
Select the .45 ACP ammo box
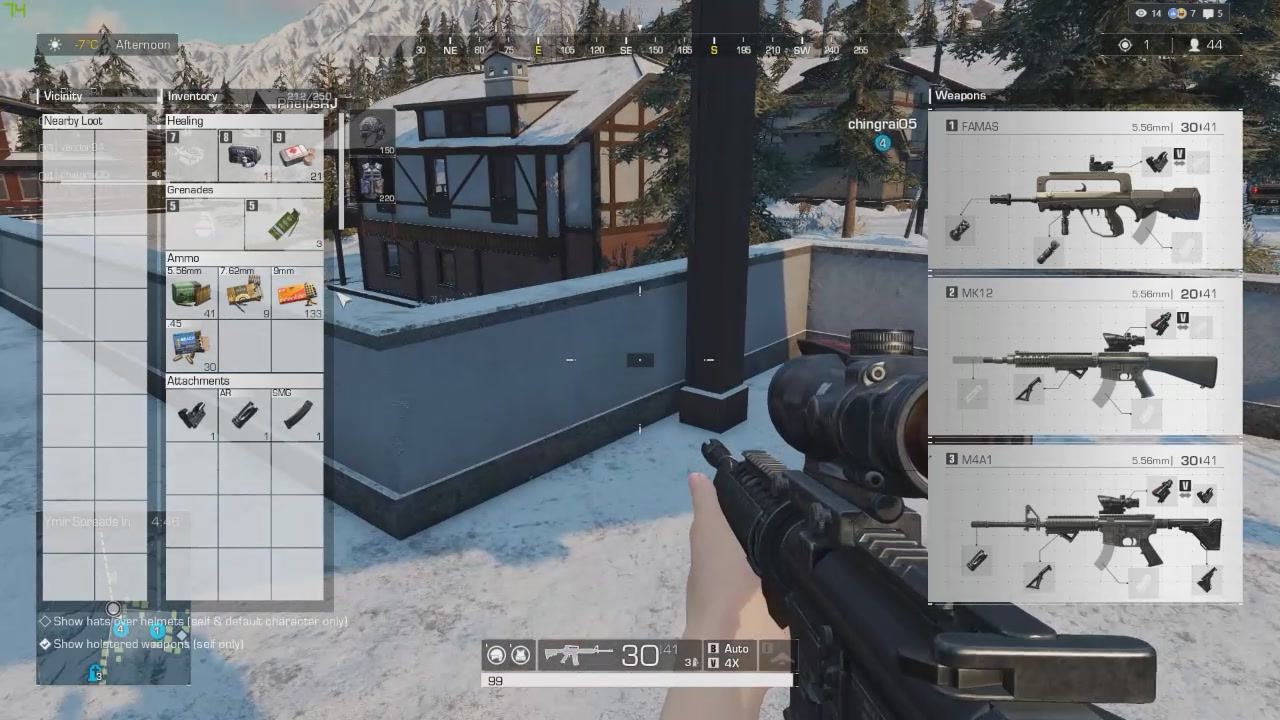click(190, 345)
